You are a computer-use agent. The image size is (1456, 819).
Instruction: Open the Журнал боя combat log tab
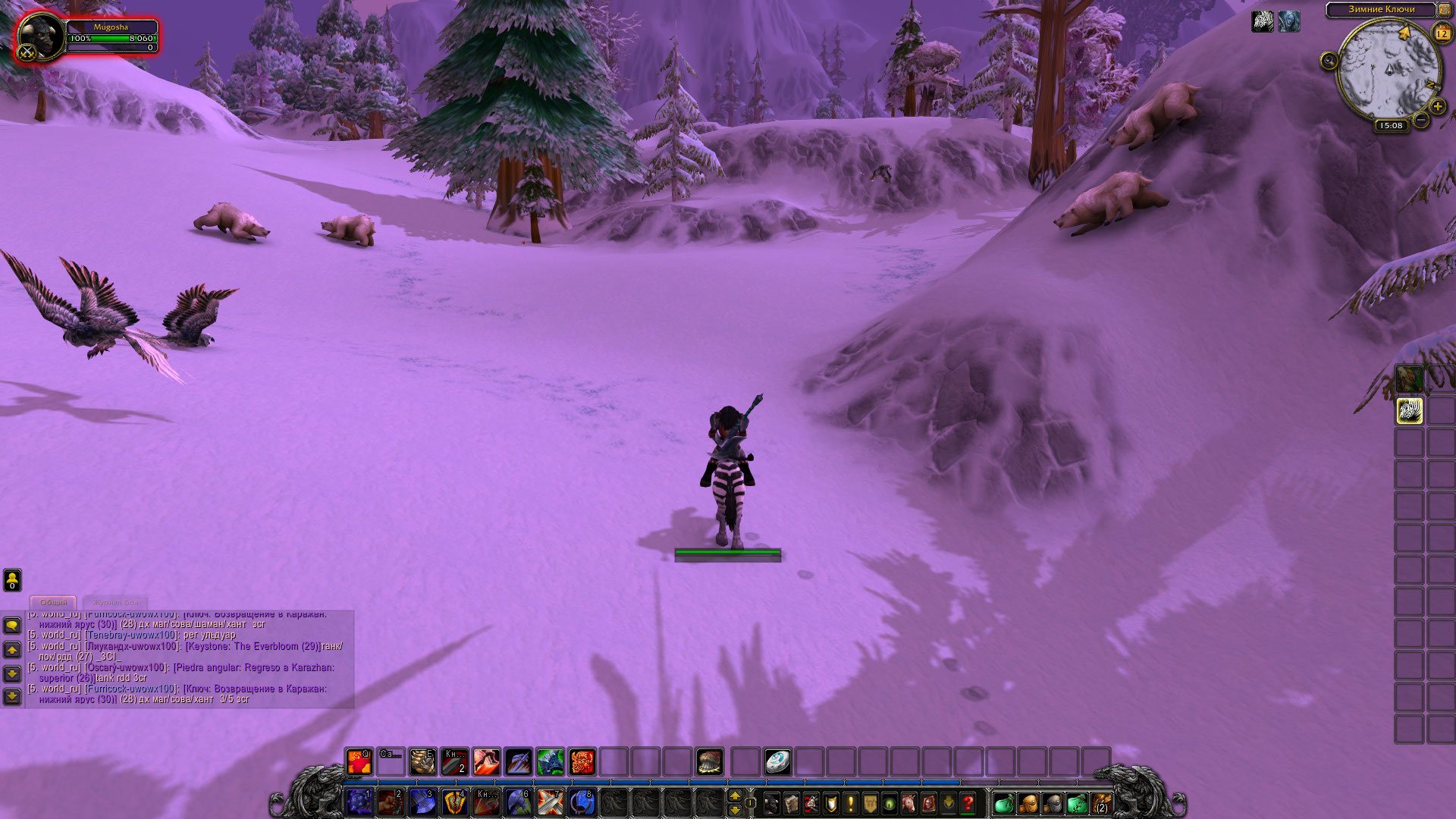[116, 602]
